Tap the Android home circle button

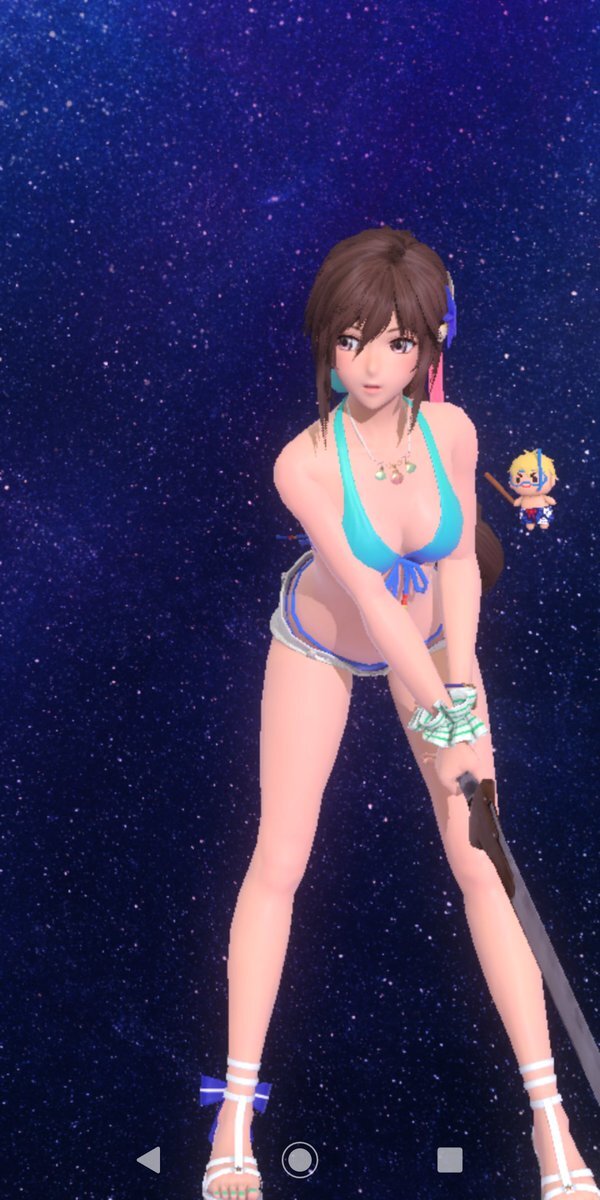click(x=299, y=1160)
